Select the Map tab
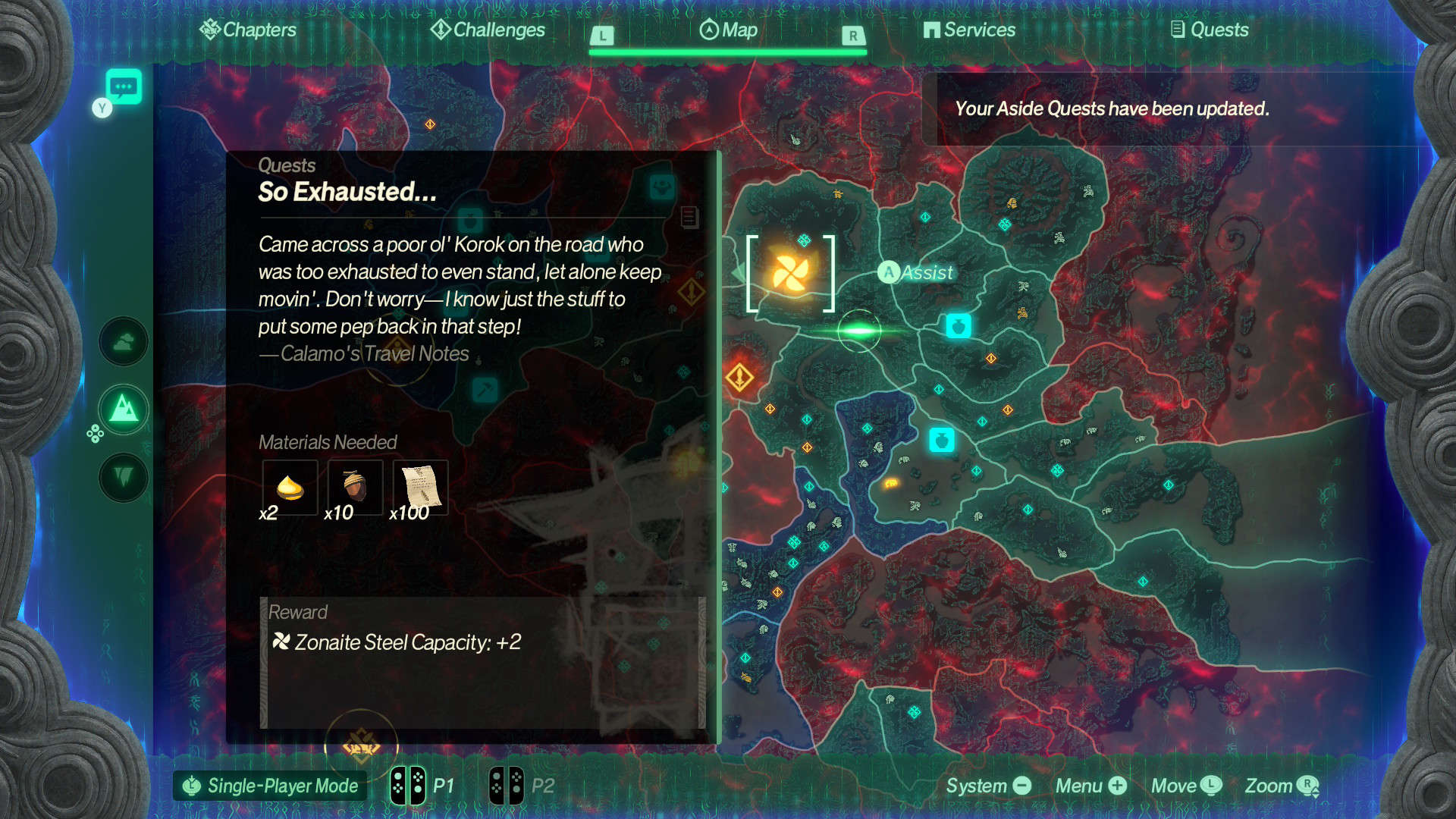1456x819 pixels. pos(728,30)
